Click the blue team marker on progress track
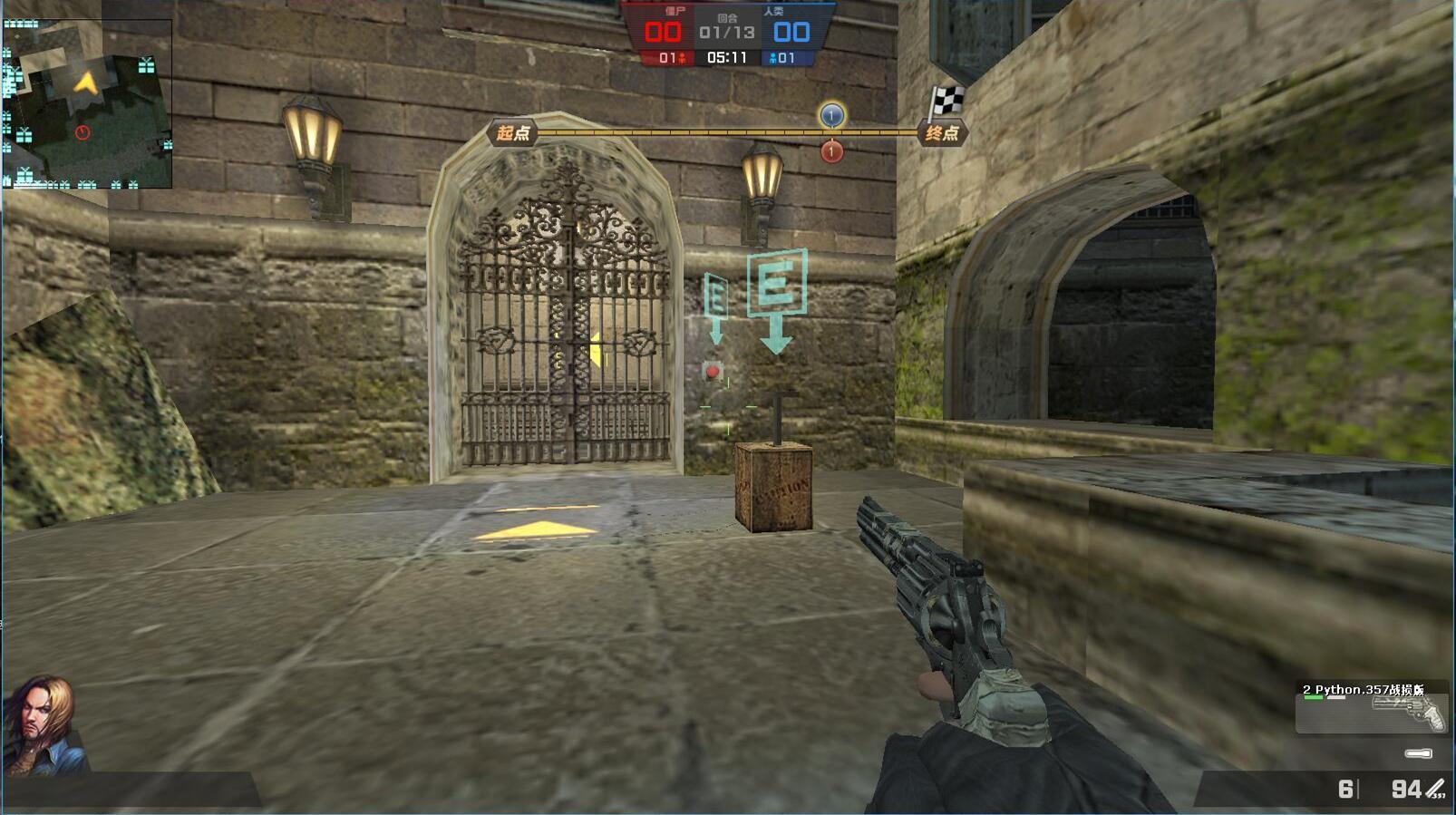 [831, 115]
